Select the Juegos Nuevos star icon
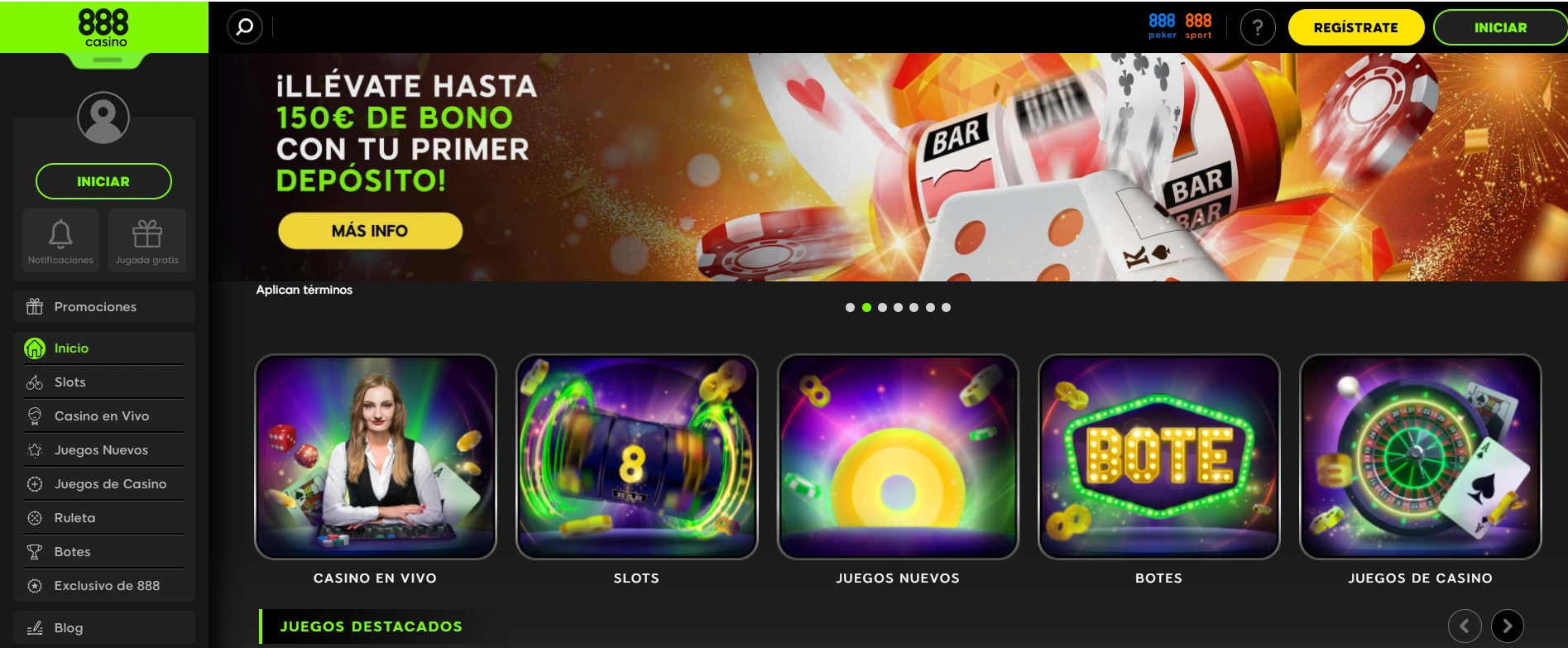 (x=33, y=449)
